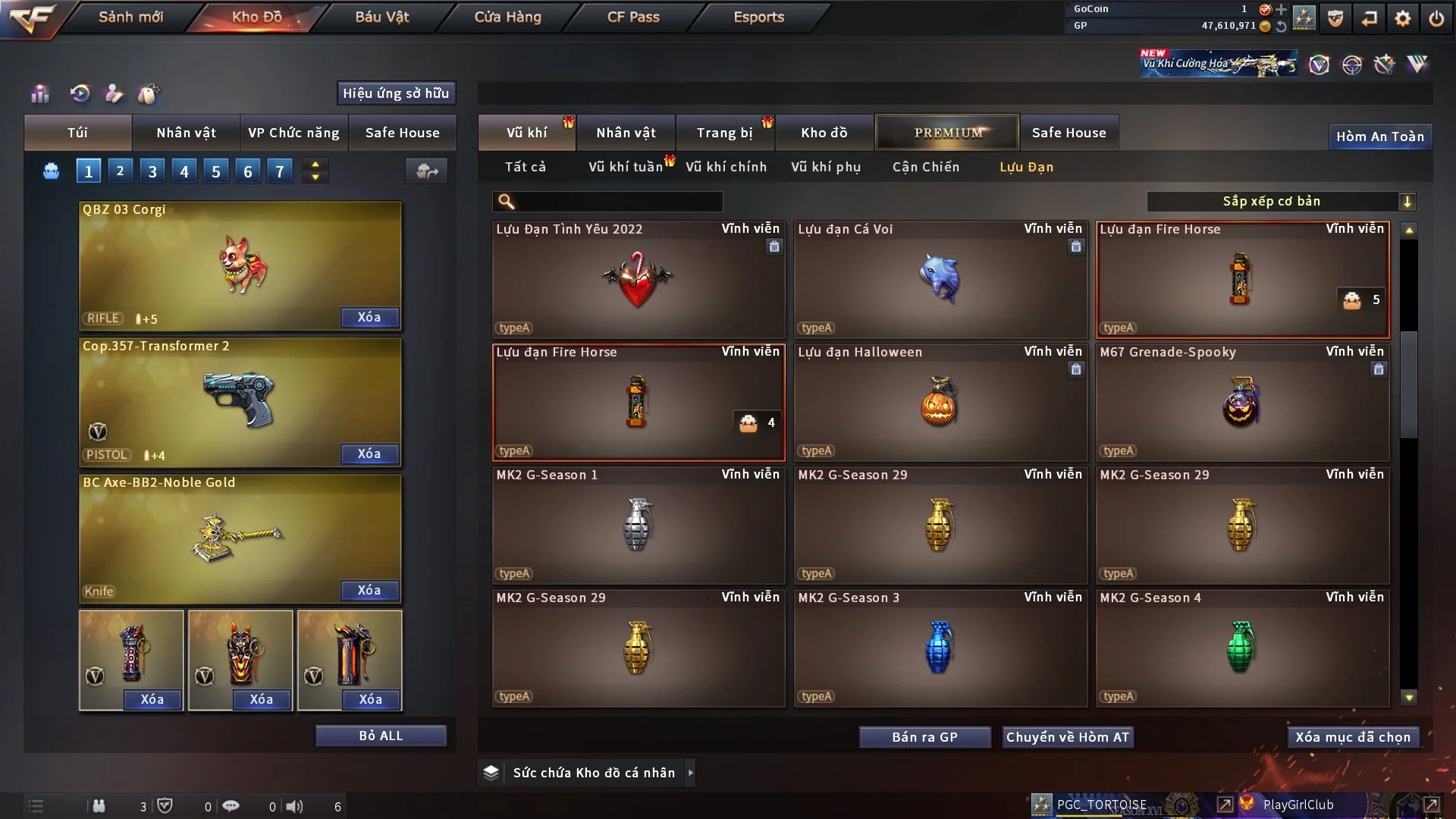The image size is (1456, 819).
Task: Open the PREMIUM inventory tab
Action: point(947,133)
